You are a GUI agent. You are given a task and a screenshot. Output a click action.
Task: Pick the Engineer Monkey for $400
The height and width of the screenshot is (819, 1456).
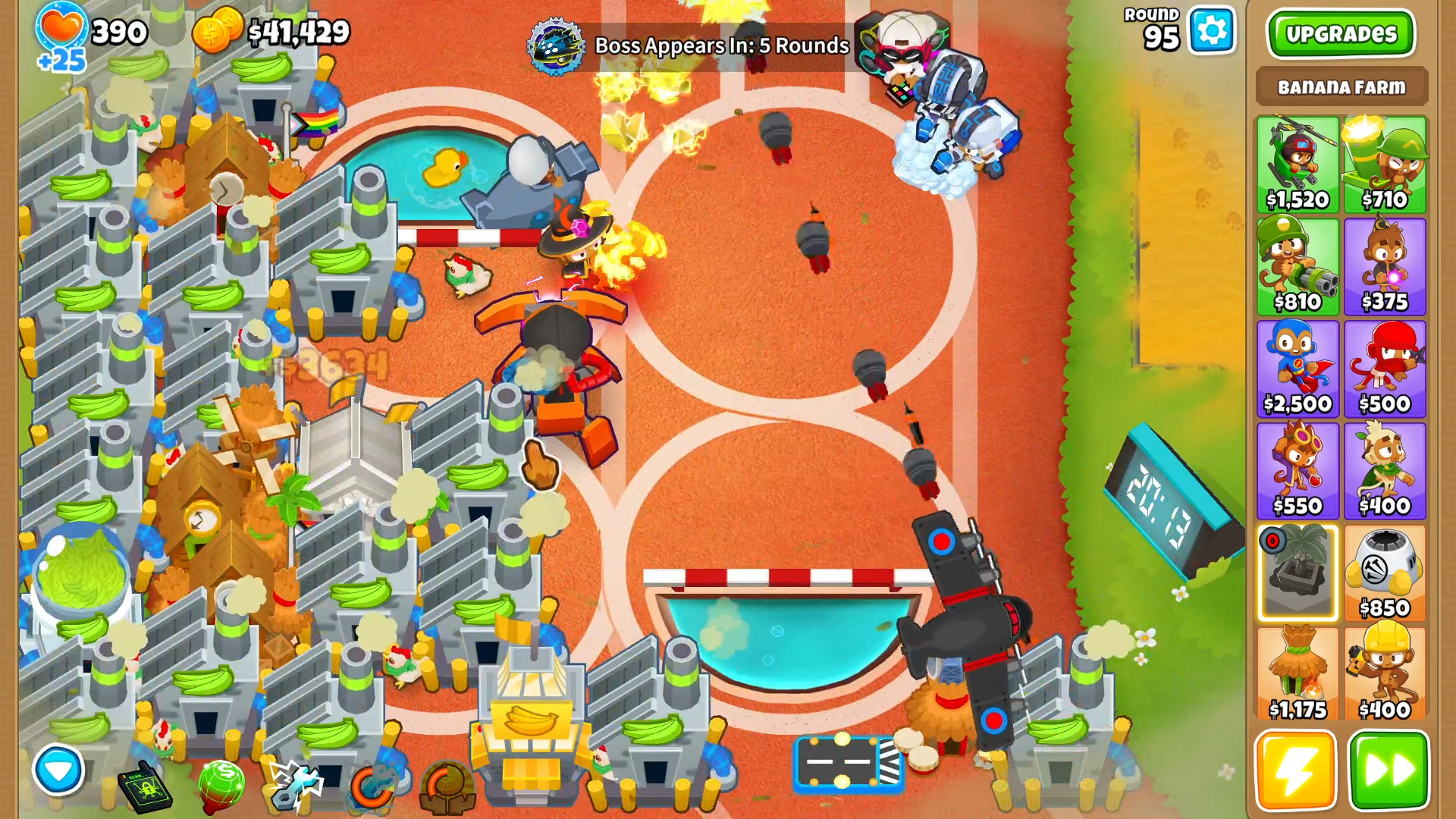[1385, 675]
